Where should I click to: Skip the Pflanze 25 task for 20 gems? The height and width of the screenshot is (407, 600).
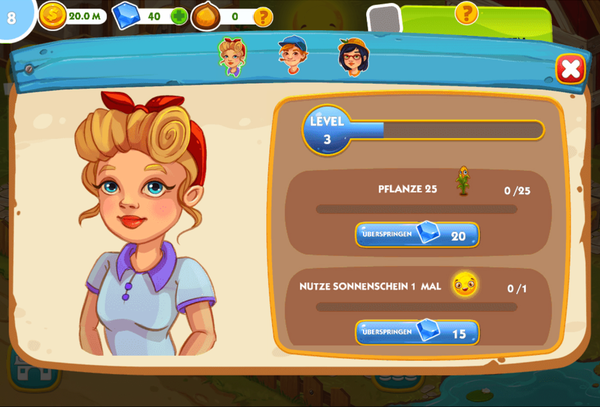pos(417,235)
